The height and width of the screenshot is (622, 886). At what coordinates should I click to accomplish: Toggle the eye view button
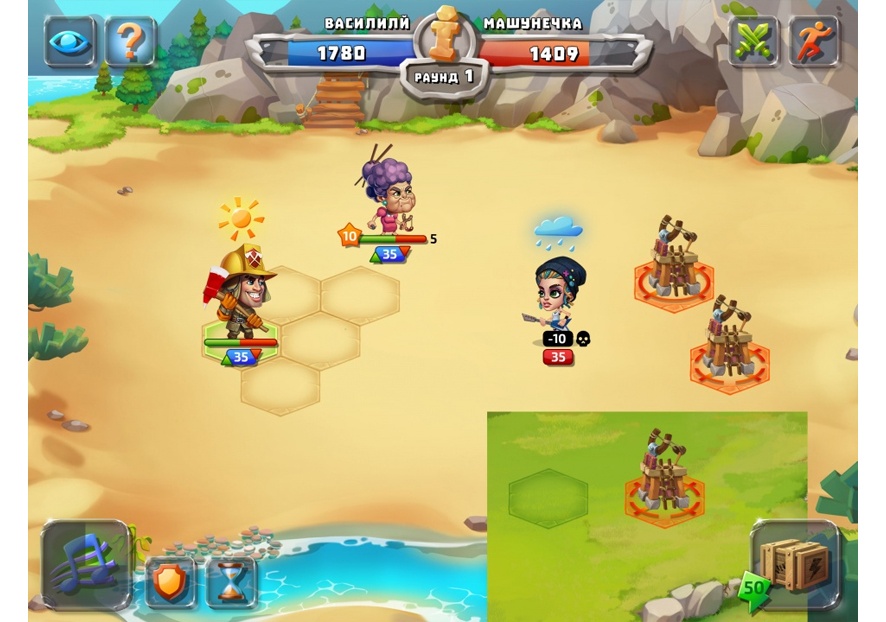[x=69, y=42]
